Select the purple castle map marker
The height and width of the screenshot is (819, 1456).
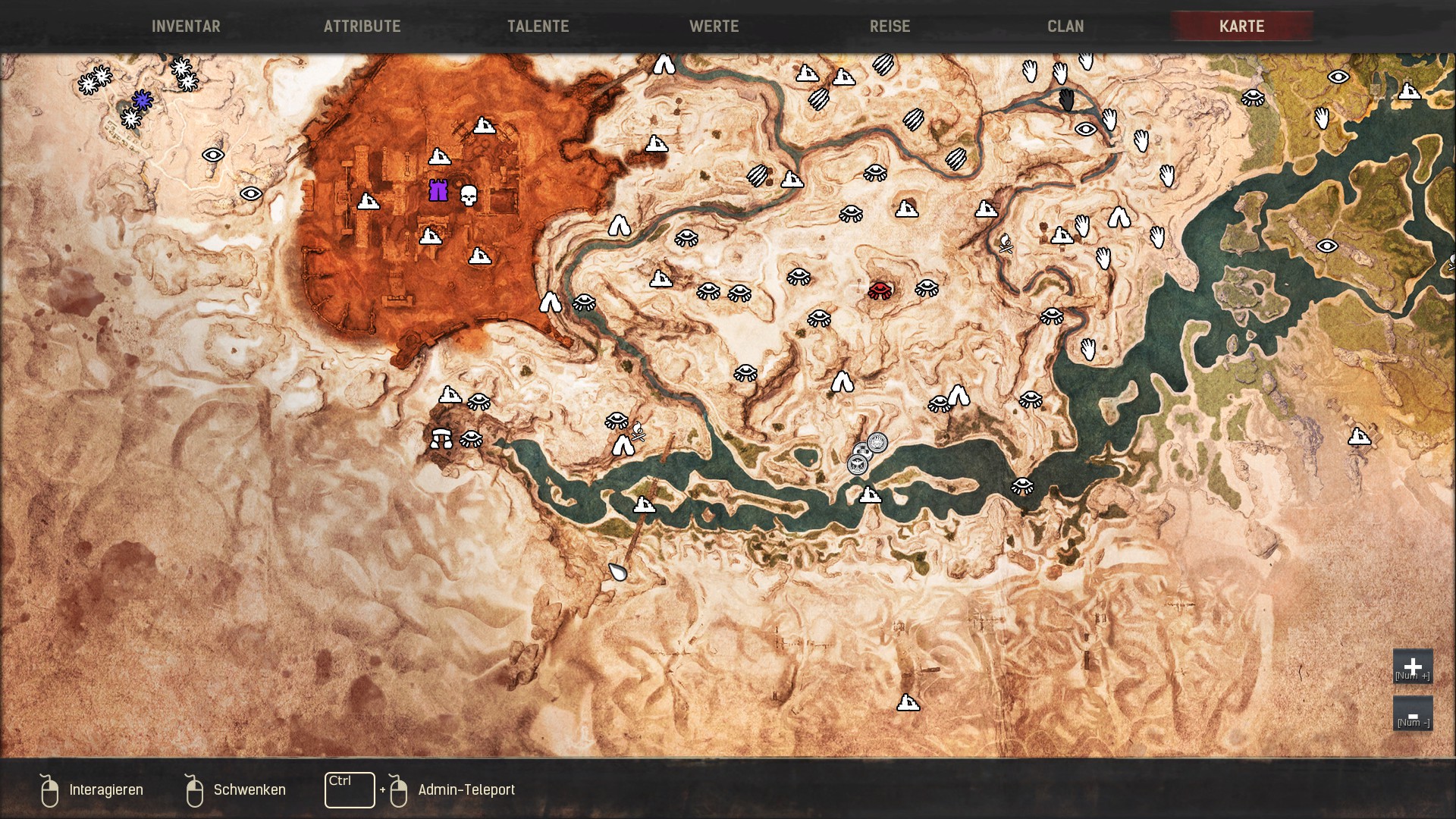(x=438, y=190)
